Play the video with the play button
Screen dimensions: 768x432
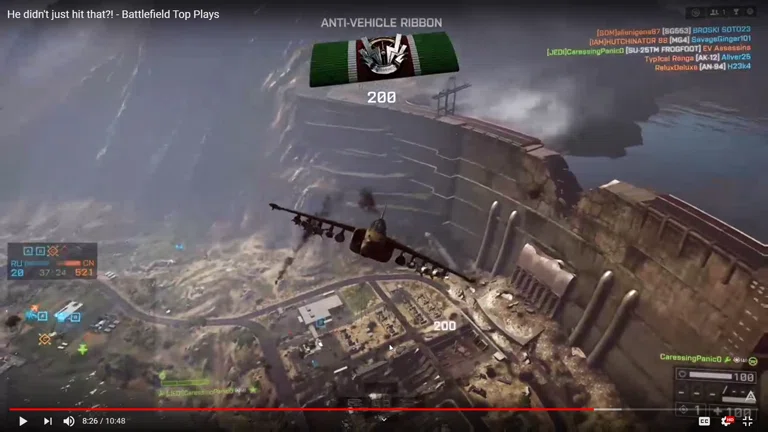click(23, 421)
